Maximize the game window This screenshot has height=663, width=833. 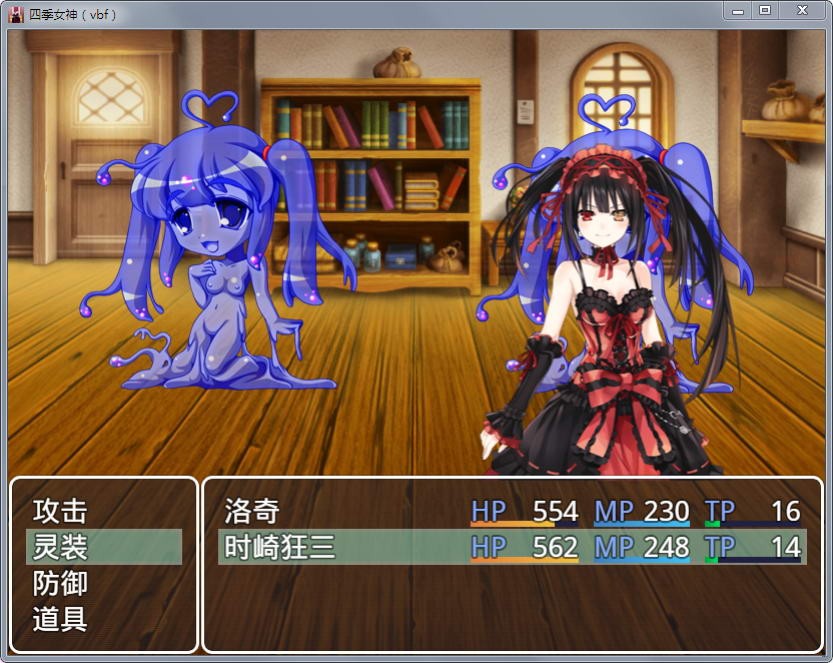click(x=765, y=10)
